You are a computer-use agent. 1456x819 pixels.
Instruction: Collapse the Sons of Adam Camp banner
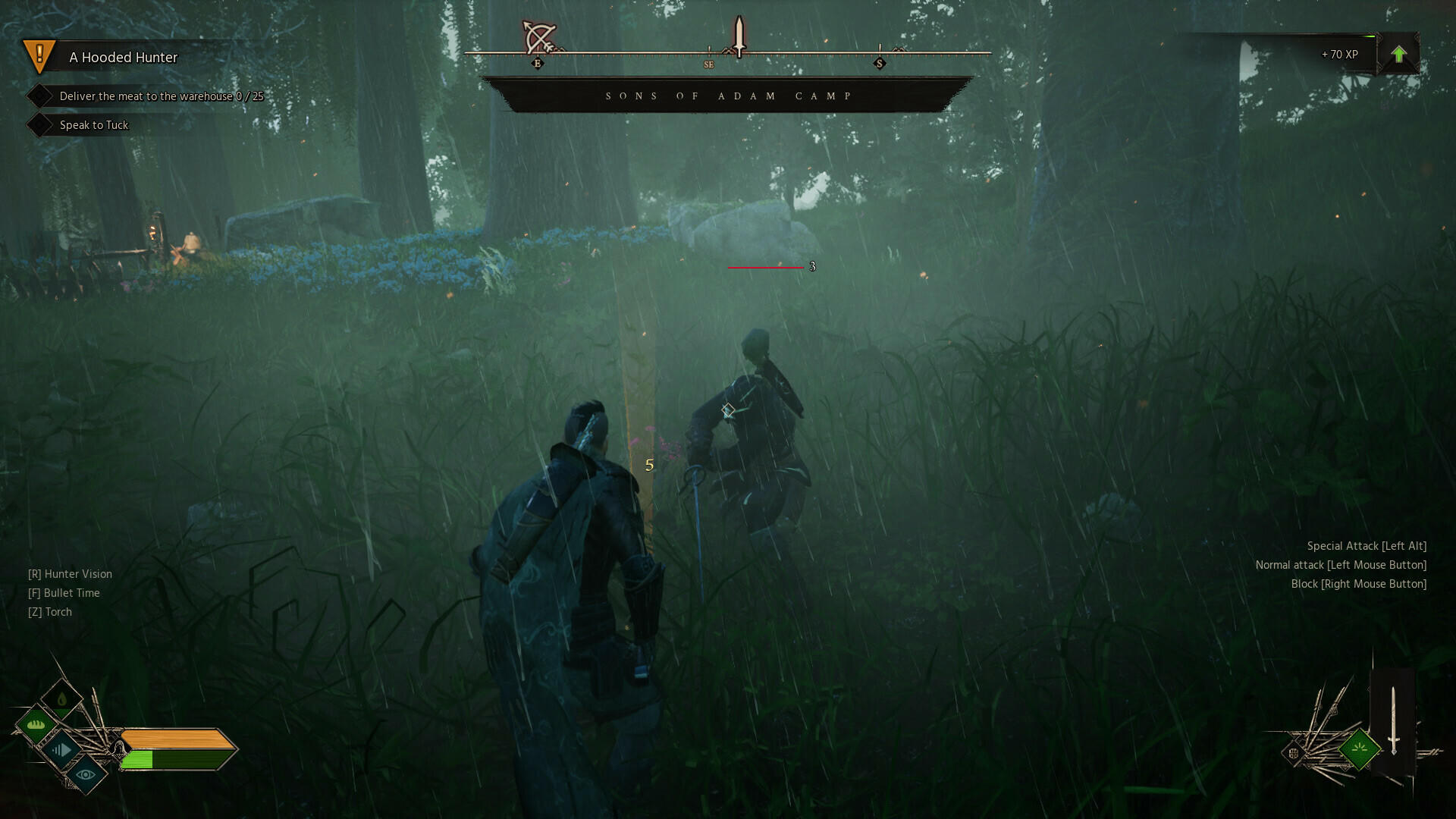click(728, 95)
